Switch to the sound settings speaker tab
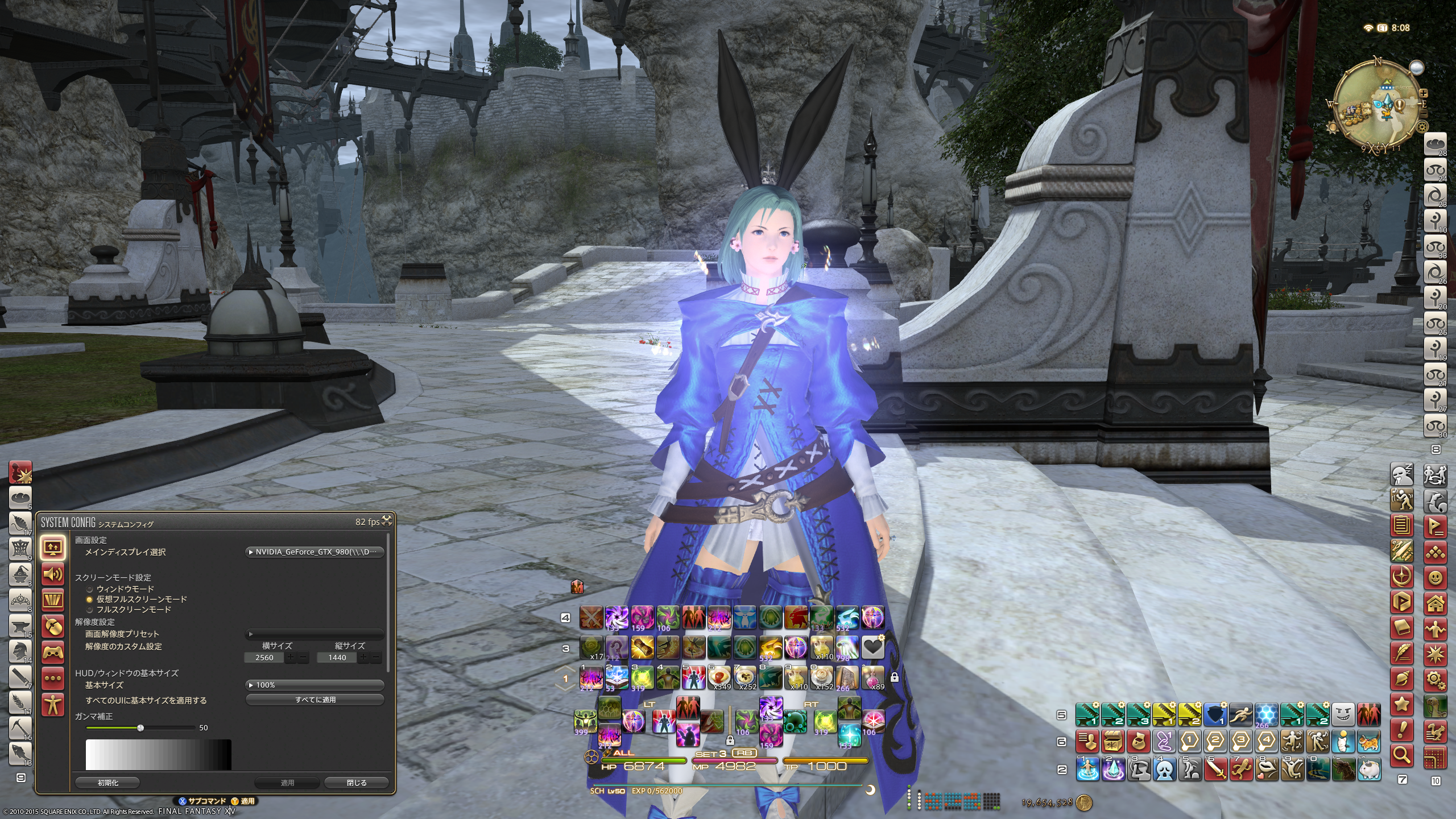Image resolution: width=1456 pixels, height=819 pixels. (53, 574)
